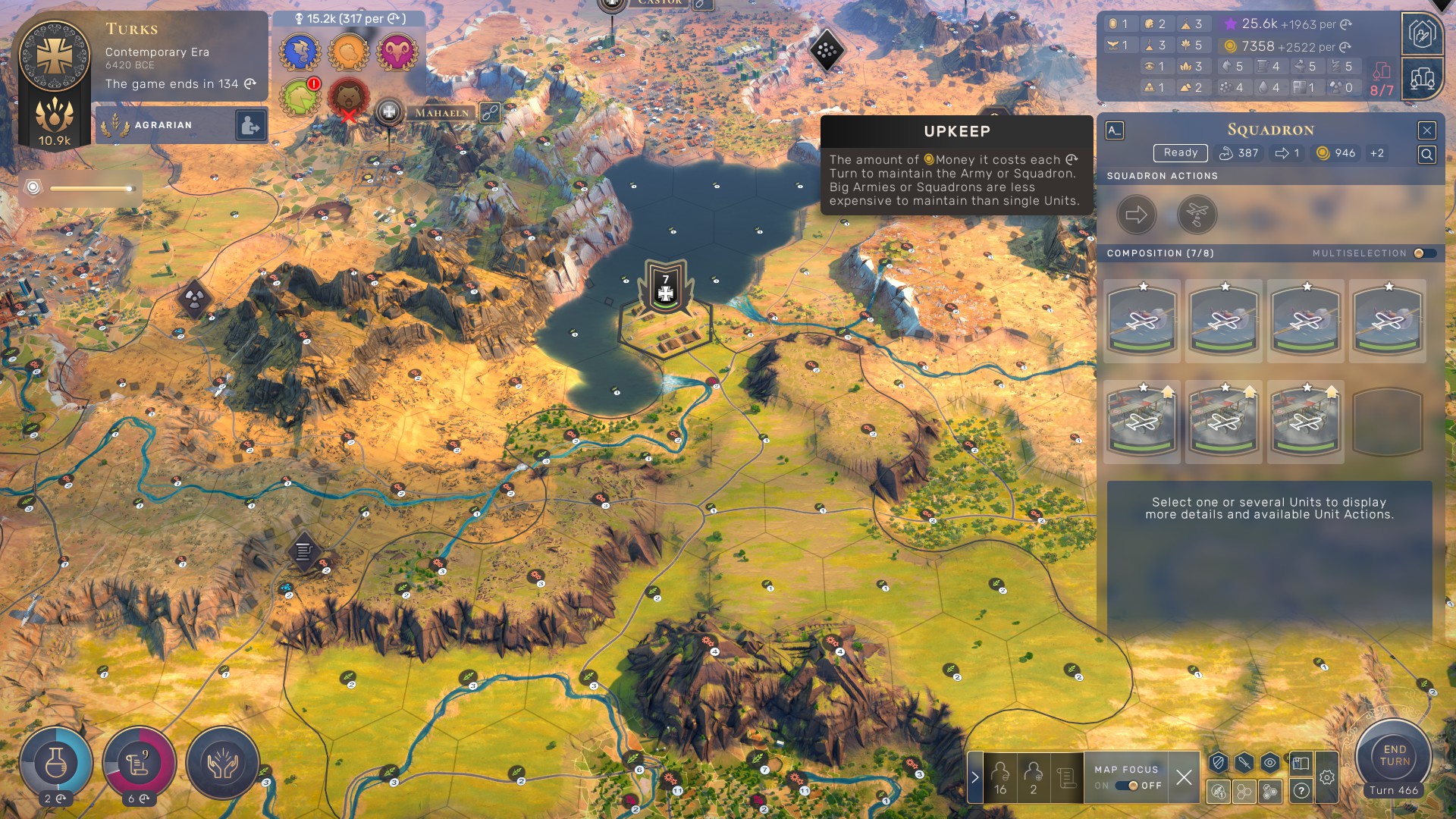This screenshot has width=1456, height=819.
Task: Click the magnifier button in Squadron panel
Action: pos(1426,155)
